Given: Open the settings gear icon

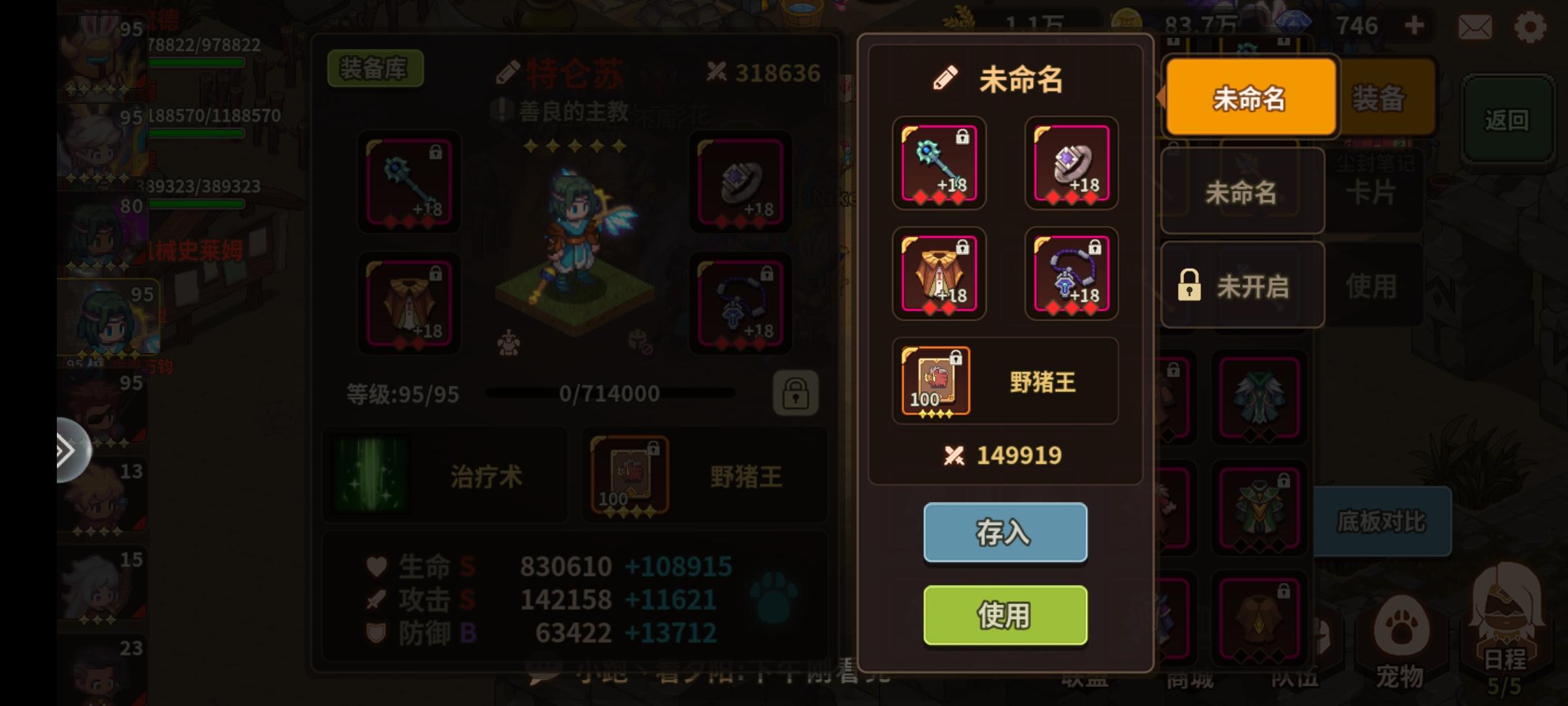Looking at the screenshot, I should tap(1529, 26).
